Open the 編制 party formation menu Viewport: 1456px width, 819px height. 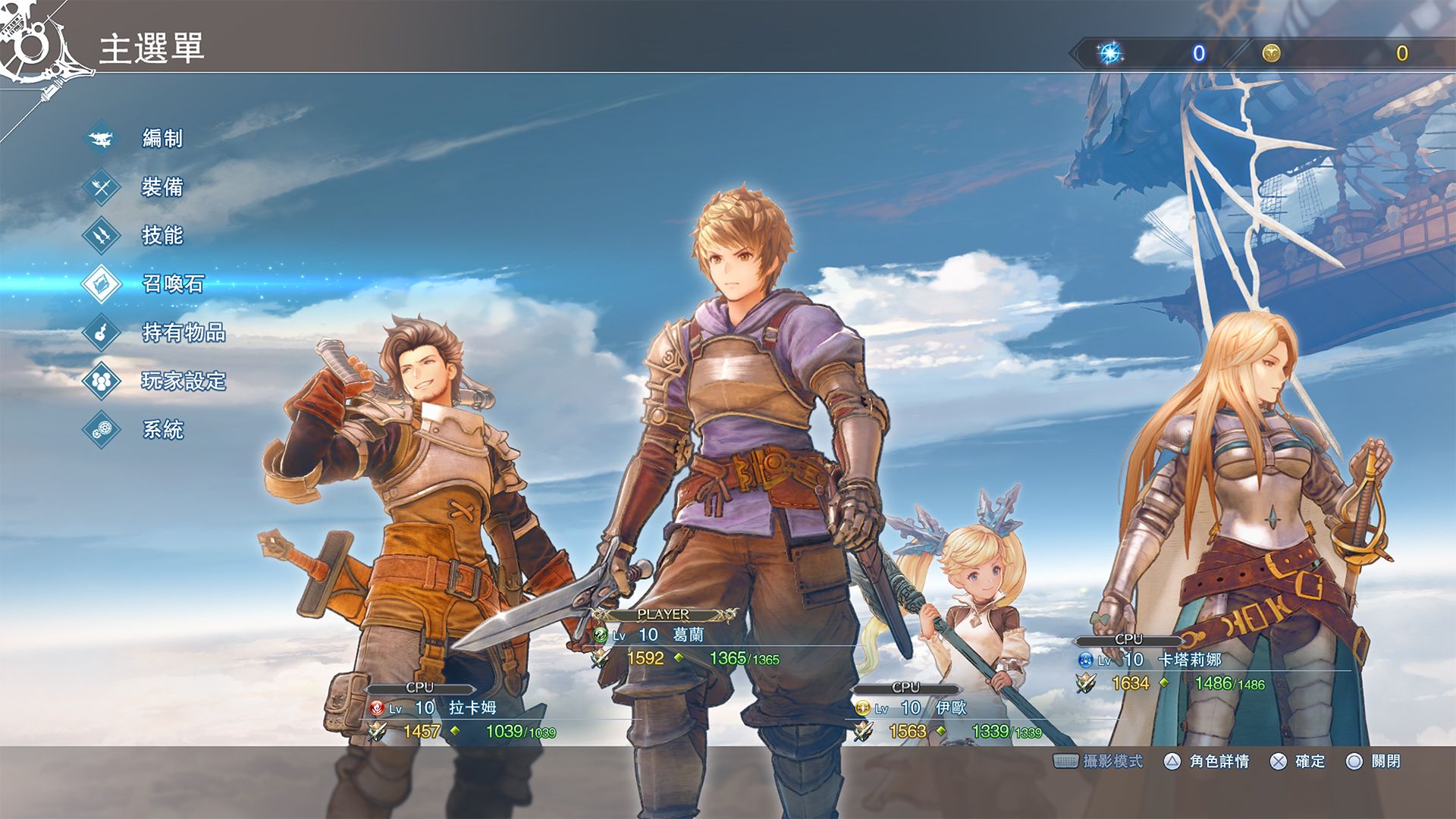pos(162,139)
